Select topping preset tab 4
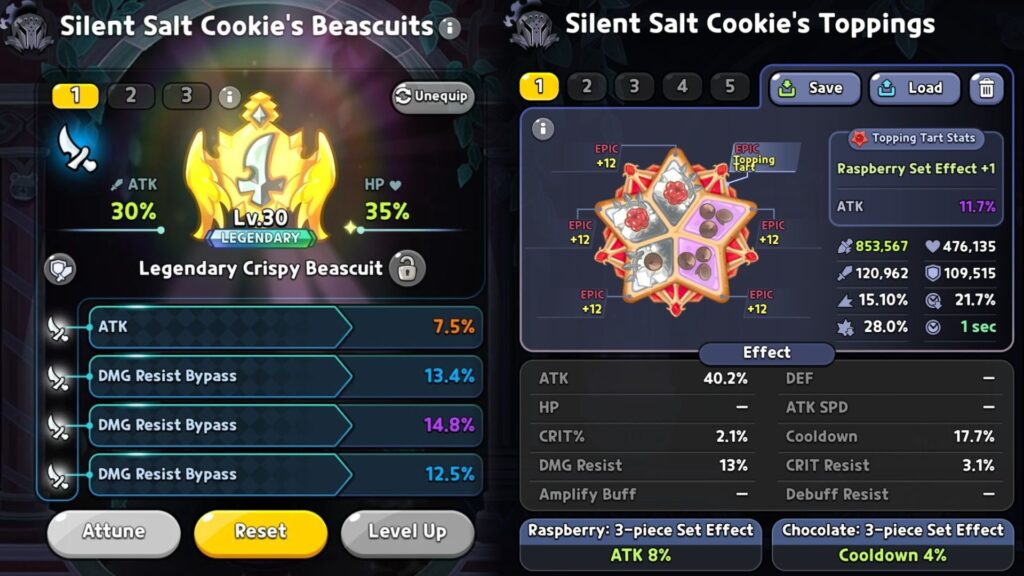This screenshot has height=576, width=1024. 682,87
